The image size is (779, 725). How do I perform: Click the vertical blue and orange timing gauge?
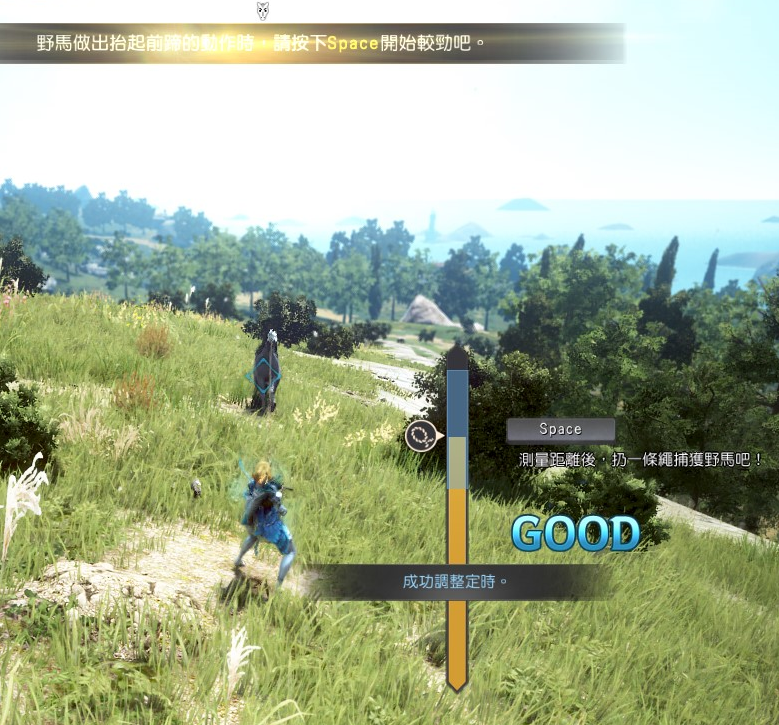tap(457, 520)
